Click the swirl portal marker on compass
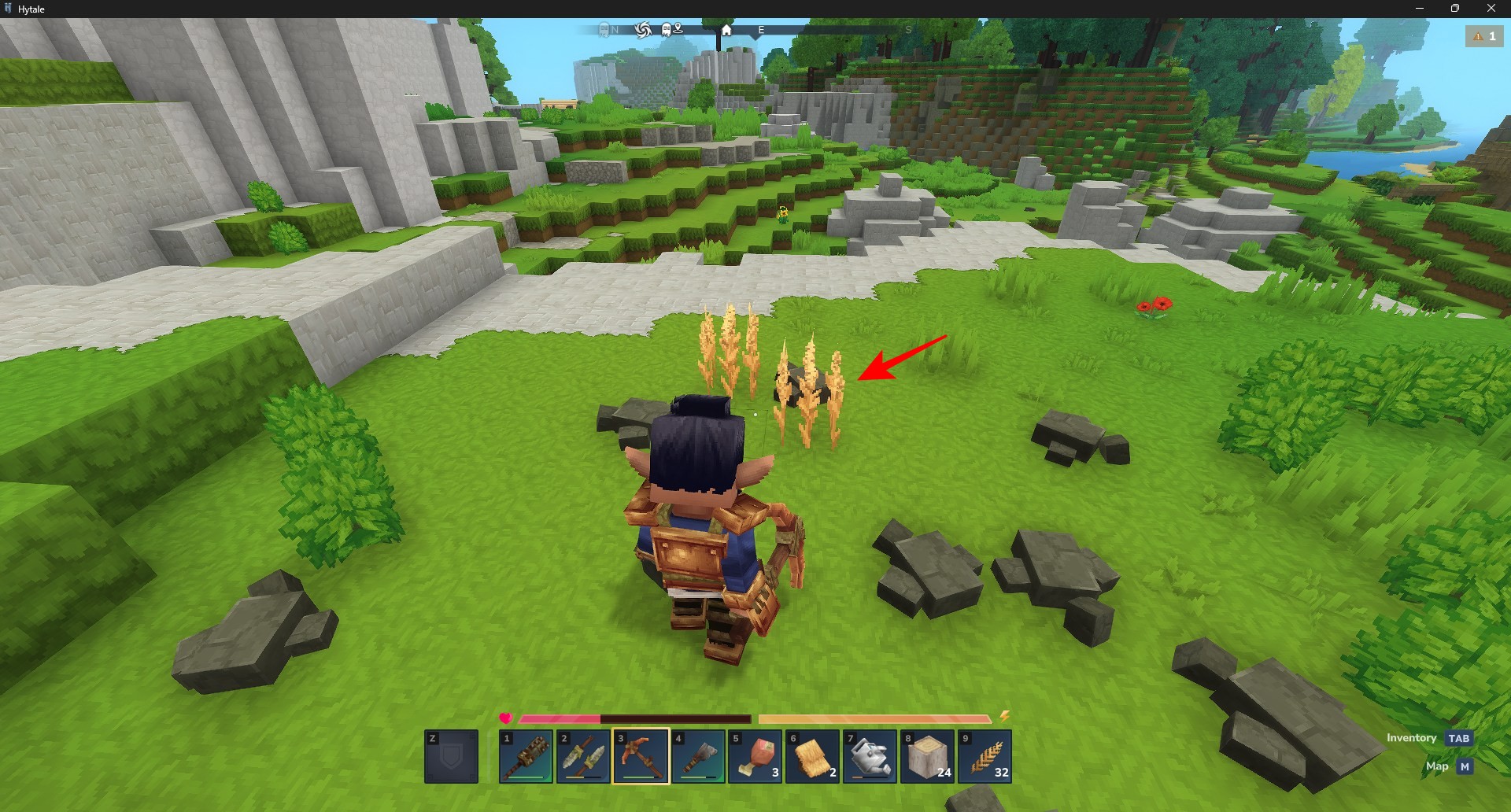The width and height of the screenshot is (1511, 812). coord(643,30)
